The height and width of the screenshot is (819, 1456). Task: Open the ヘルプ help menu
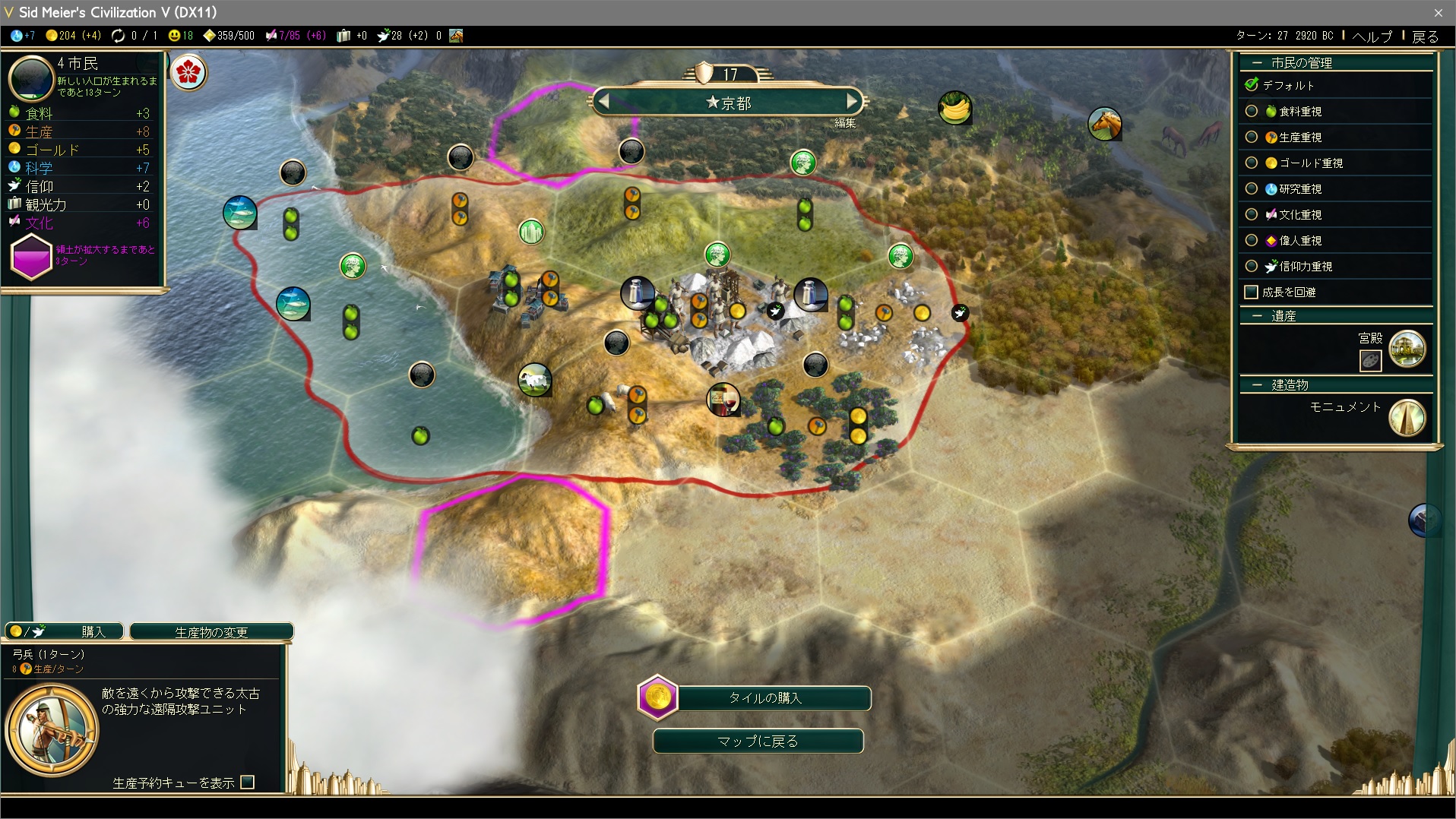(x=1372, y=36)
